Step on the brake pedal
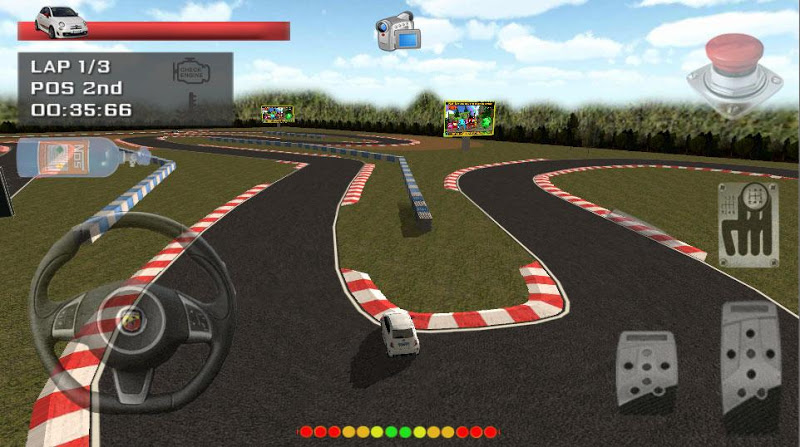Viewport: 800px width, 447px height. pos(647,369)
